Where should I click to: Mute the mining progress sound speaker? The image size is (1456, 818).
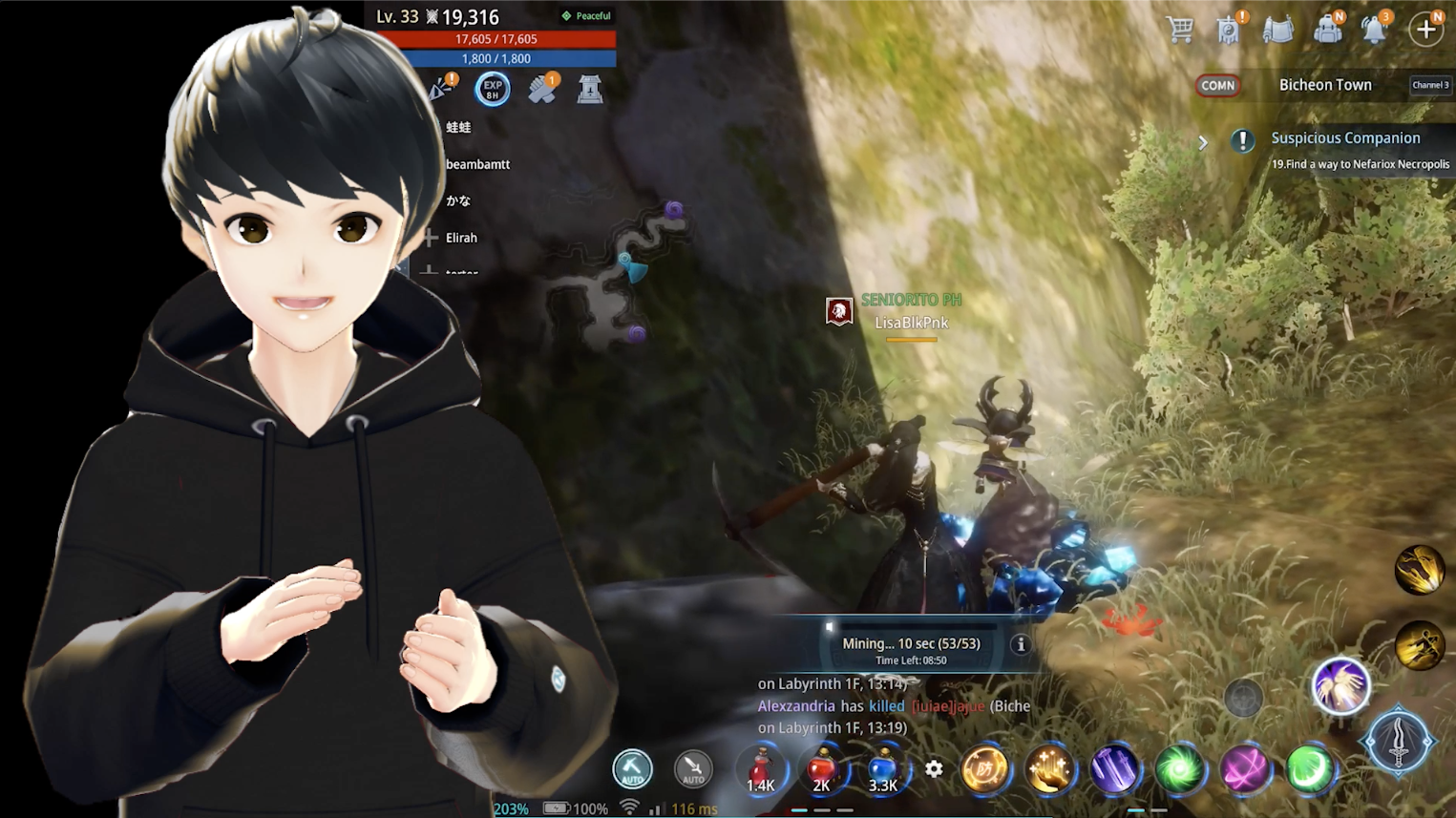pos(829,629)
